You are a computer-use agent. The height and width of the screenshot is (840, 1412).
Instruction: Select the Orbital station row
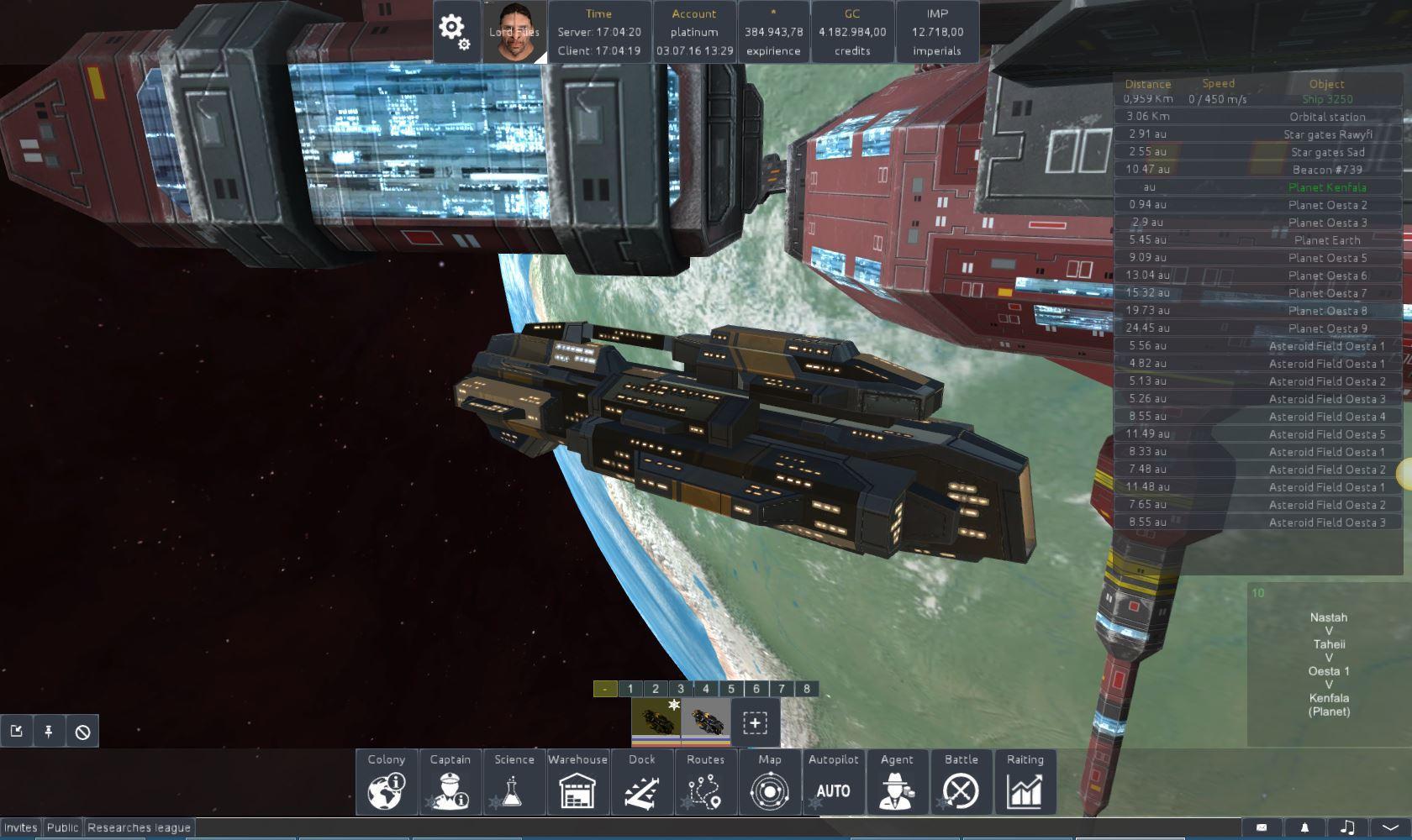pos(1257,117)
